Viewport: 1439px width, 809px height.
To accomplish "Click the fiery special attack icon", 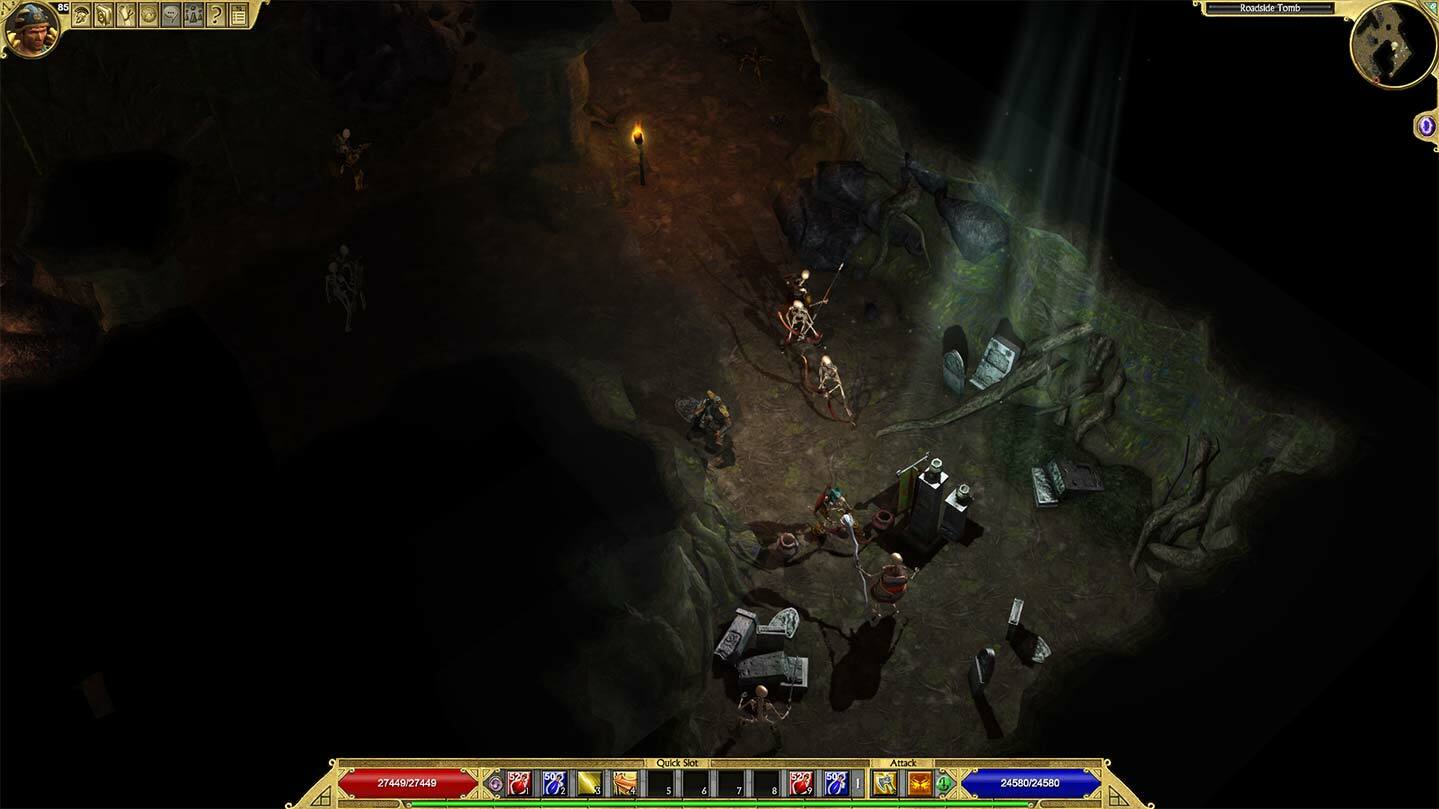I will point(919,782).
